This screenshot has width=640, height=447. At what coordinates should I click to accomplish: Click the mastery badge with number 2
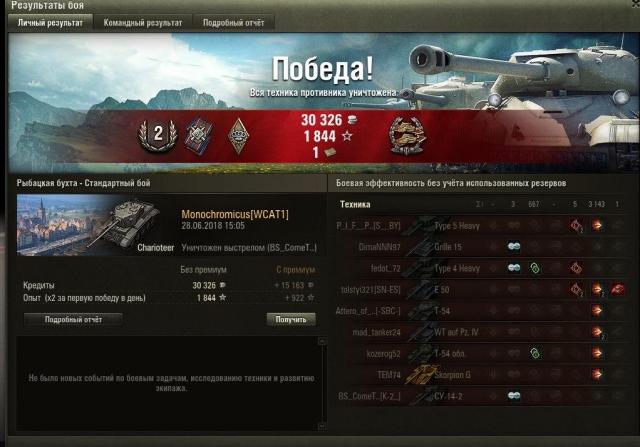[157, 132]
